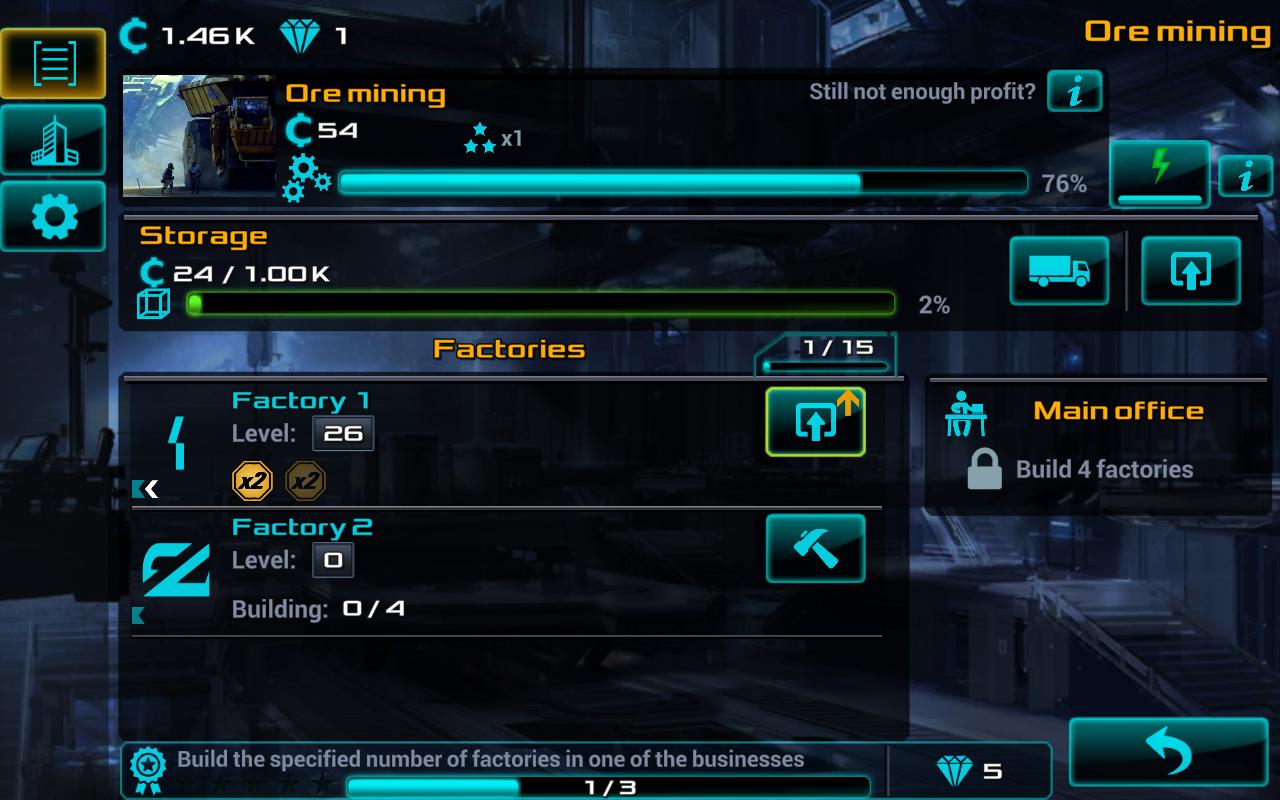Click the info button beside profit hint

coord(1075,92)
